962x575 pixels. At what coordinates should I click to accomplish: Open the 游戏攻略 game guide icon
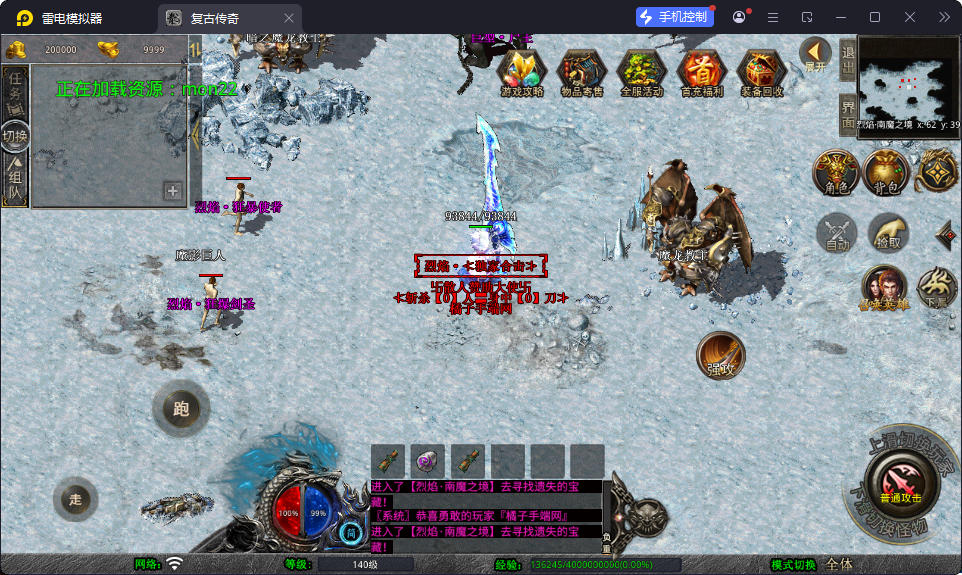[x=521, y=72]
